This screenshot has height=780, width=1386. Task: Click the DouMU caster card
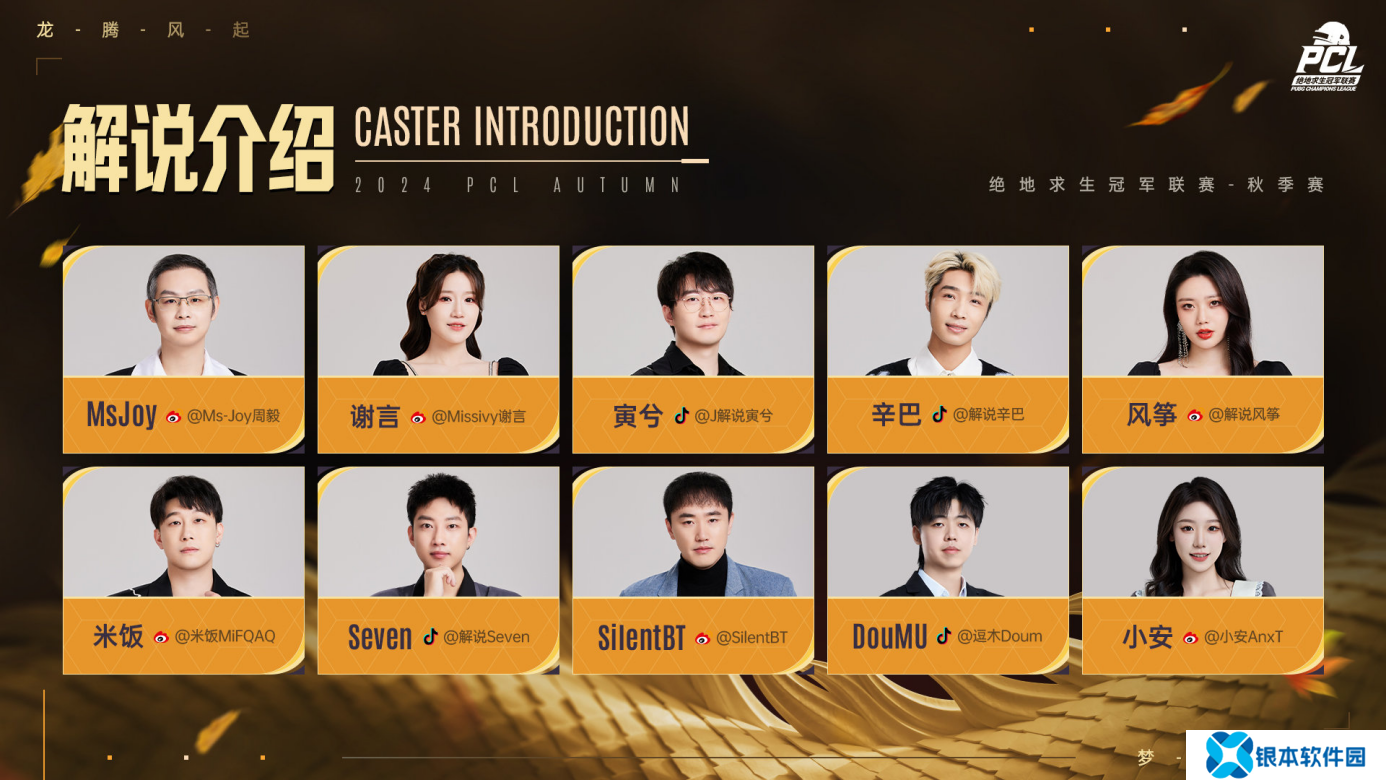pos(948,570)
